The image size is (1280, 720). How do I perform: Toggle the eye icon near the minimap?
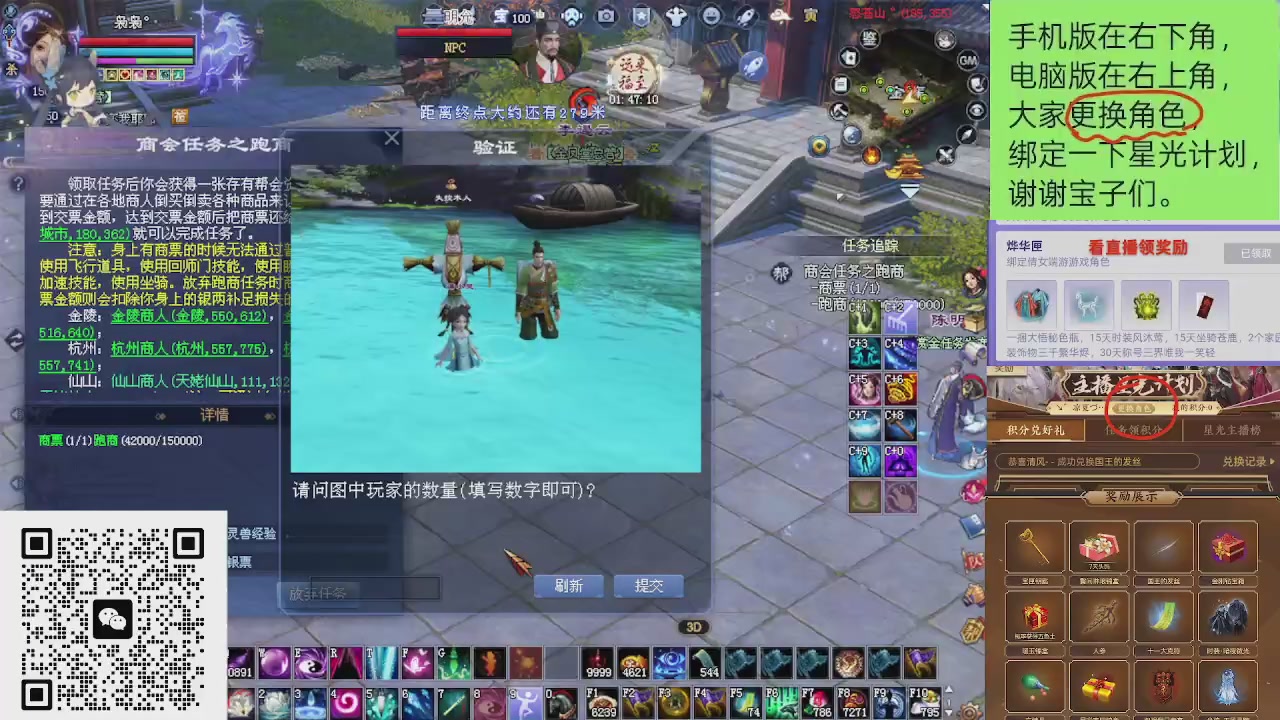[x=975, y=110]
